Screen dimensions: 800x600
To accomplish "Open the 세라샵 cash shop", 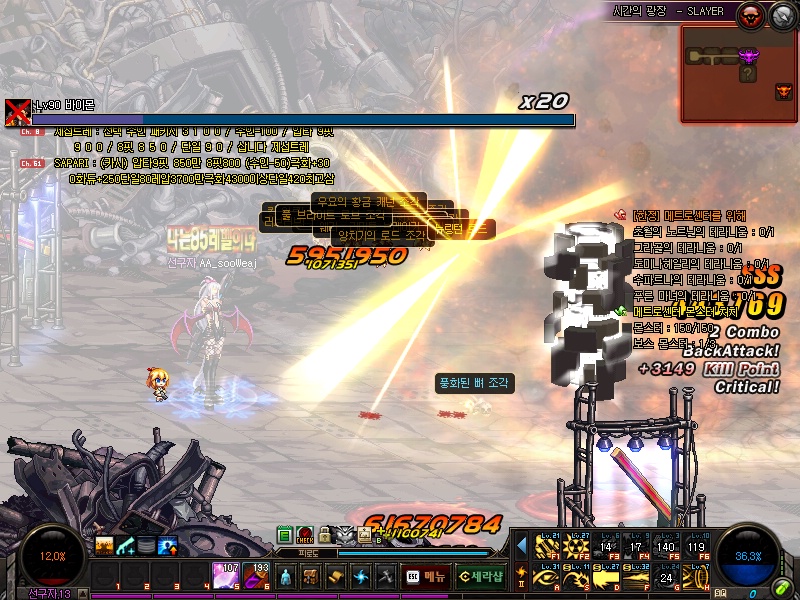I will 480,577.
